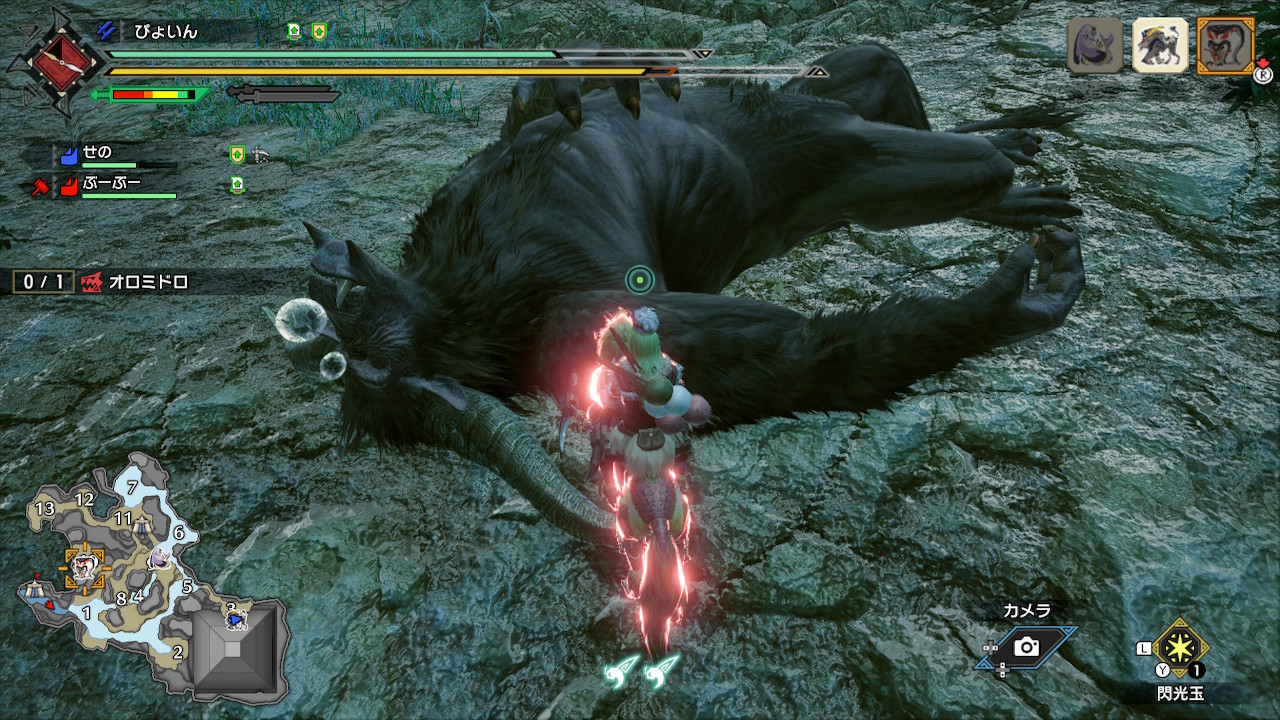
Task: Choose the Zinogre monster icon
Action: [1160, 46]
